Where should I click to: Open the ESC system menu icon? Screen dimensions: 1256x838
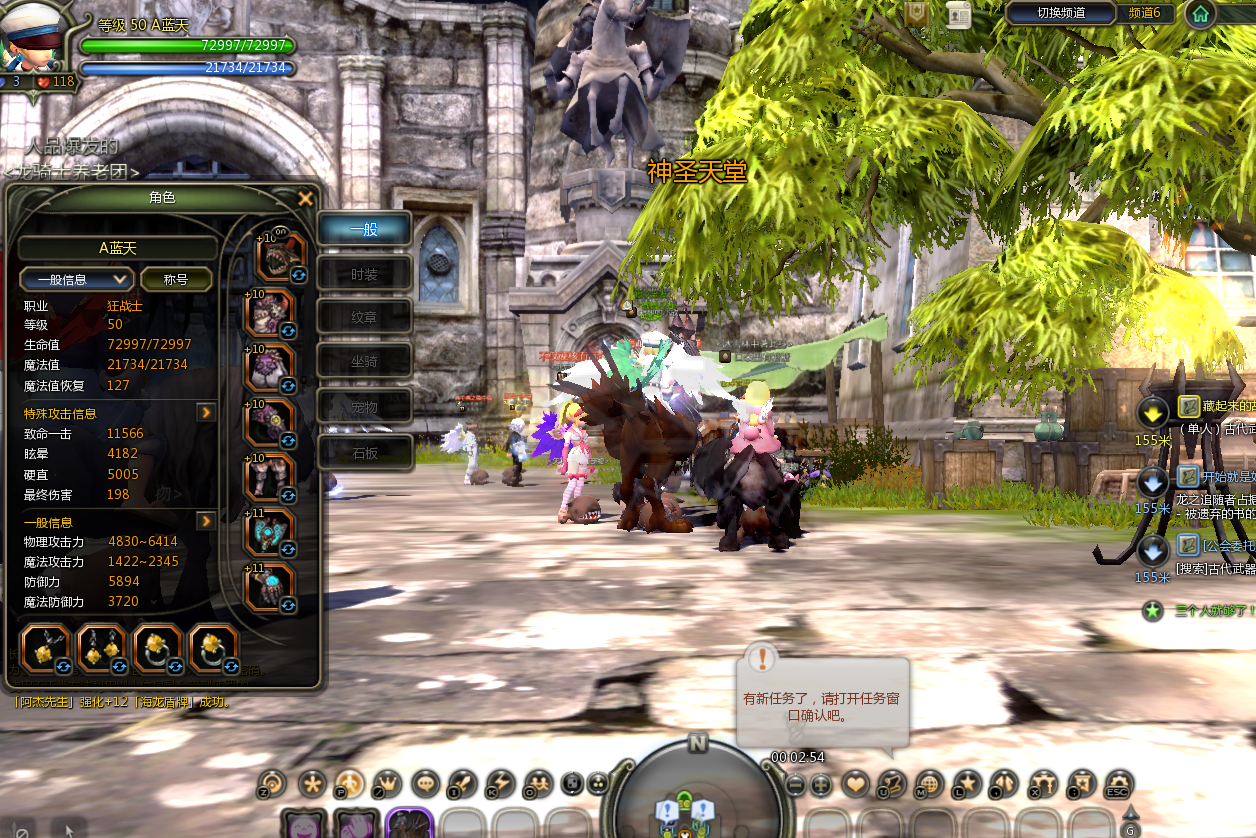(x=1118, y=784)
